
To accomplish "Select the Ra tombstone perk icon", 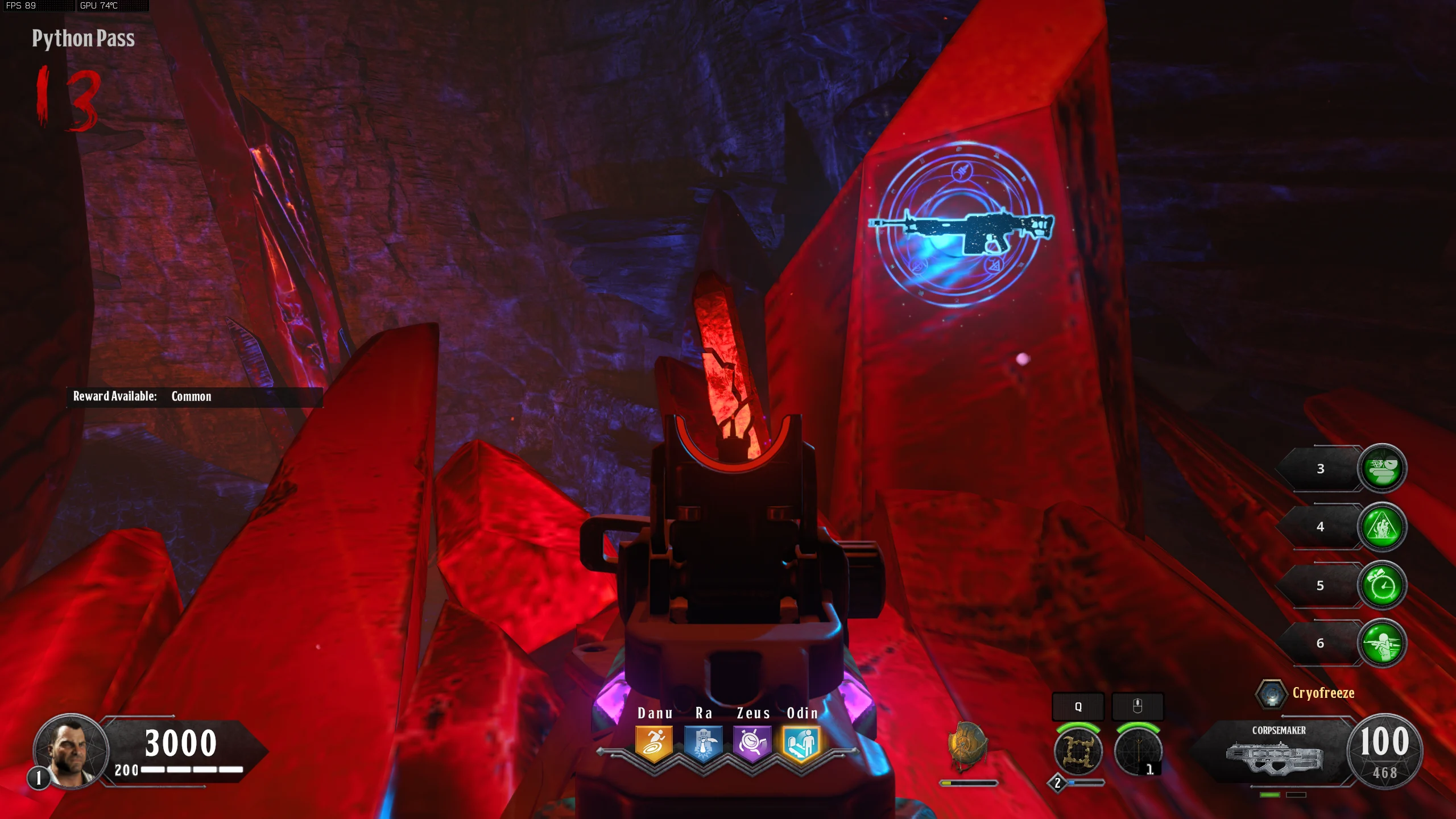I will (703, 743).
